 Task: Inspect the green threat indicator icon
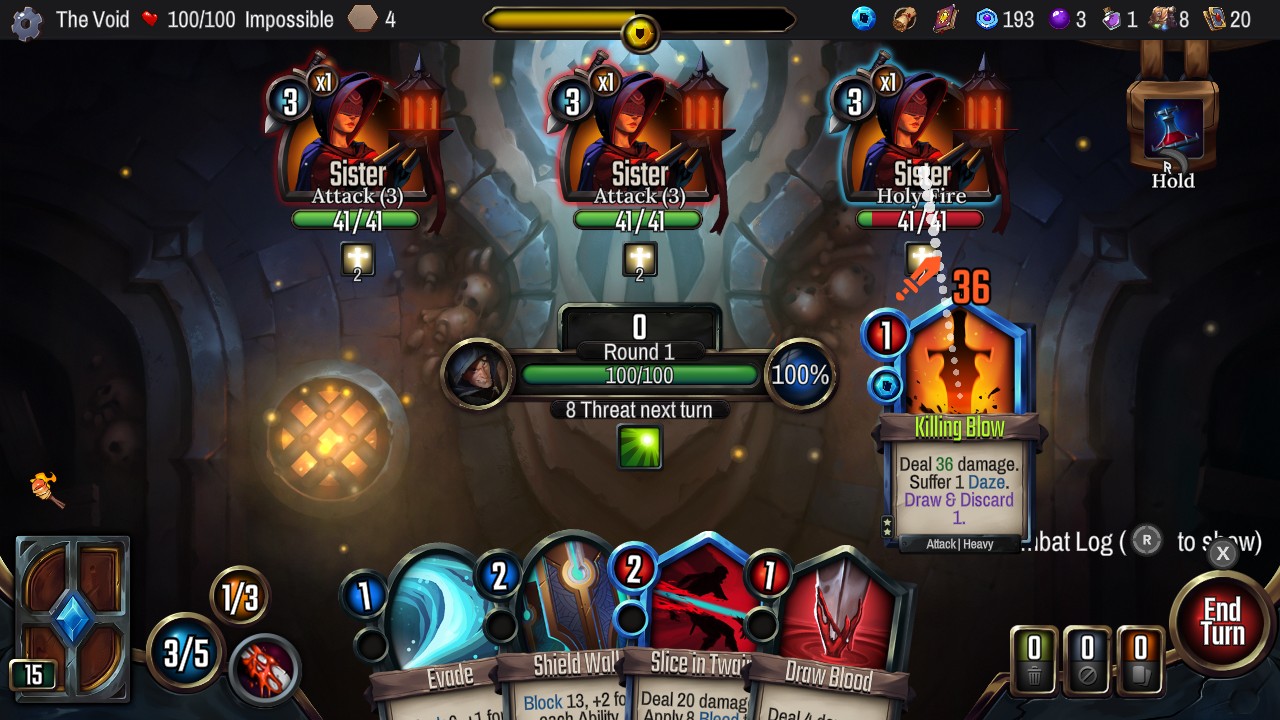pos(640,448)
